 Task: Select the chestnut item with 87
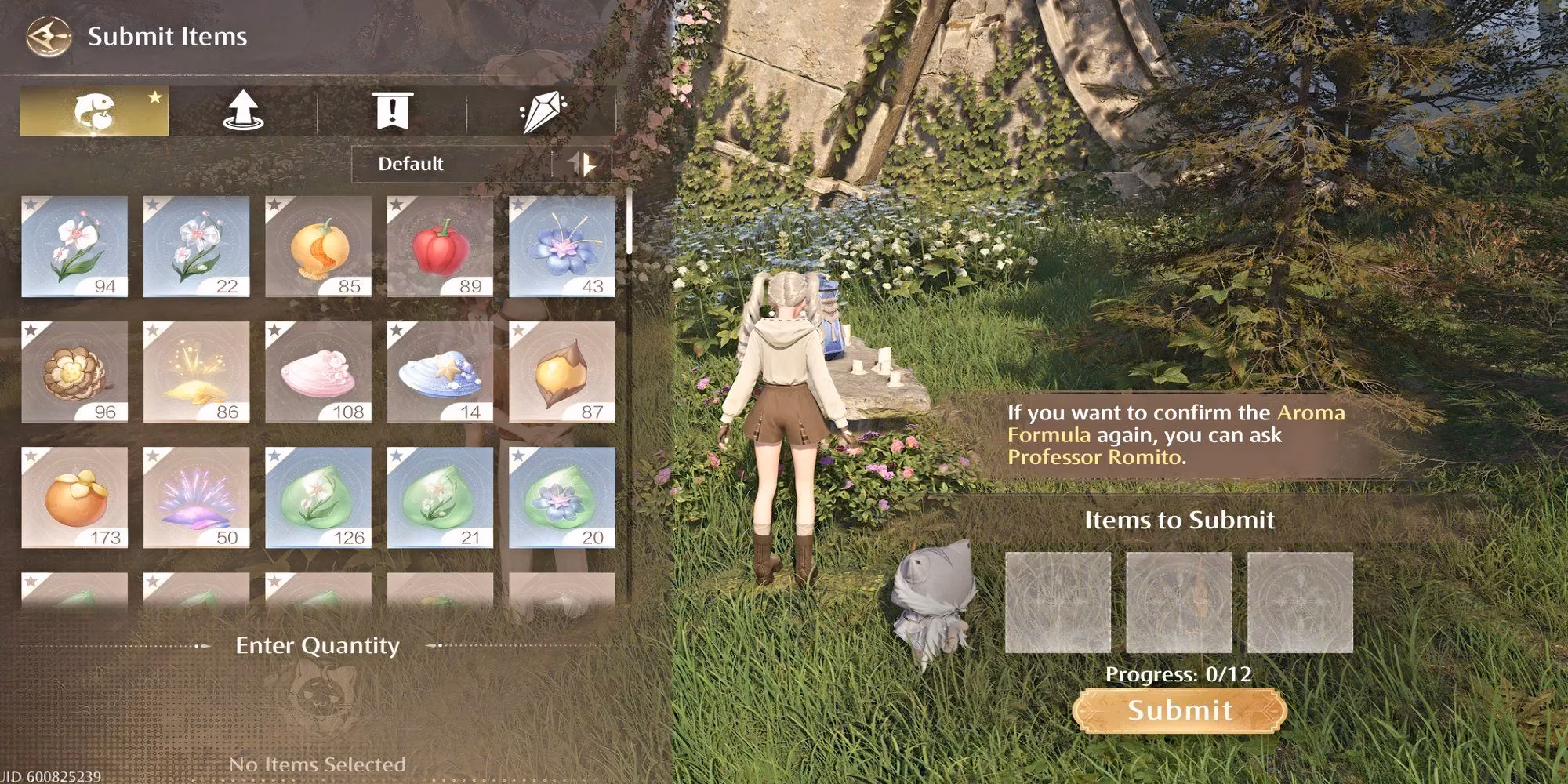pyautogui.click(x=562, y=372)
